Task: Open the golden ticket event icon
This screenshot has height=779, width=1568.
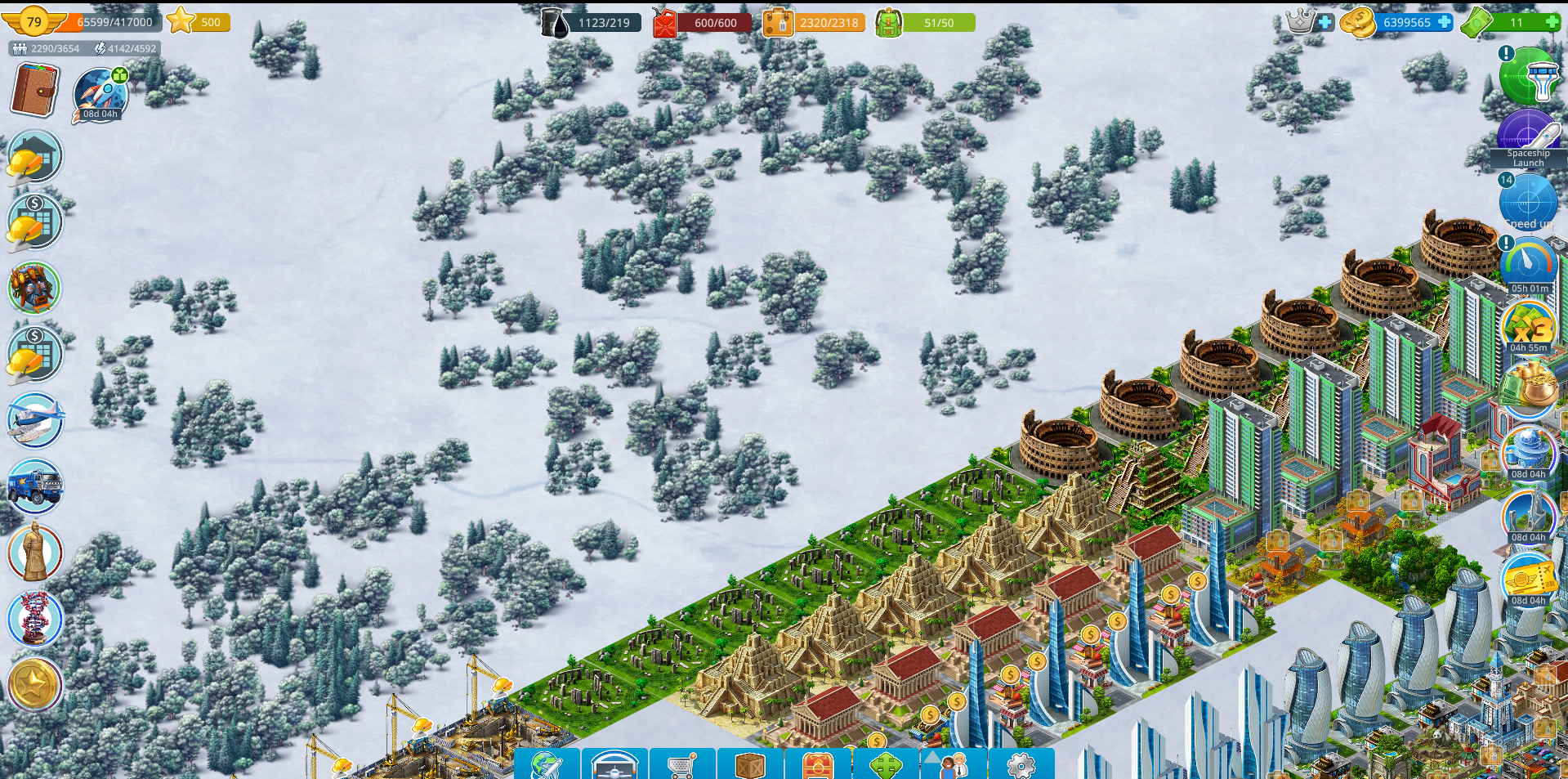Action: pos(1526,580)
